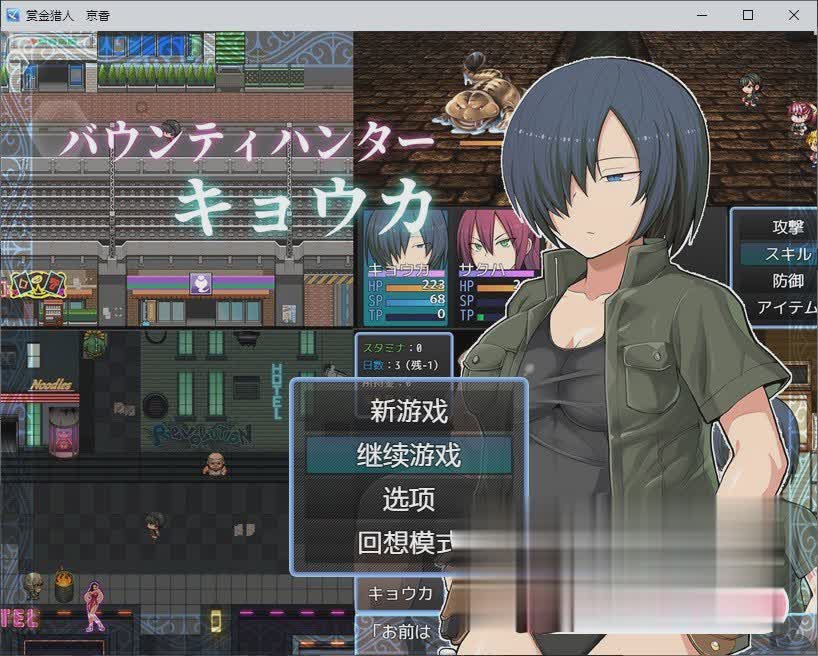The width and height of the screenshot is (818, 656).
Task: Open the 选项 options menu
Action: coord(408,499)
